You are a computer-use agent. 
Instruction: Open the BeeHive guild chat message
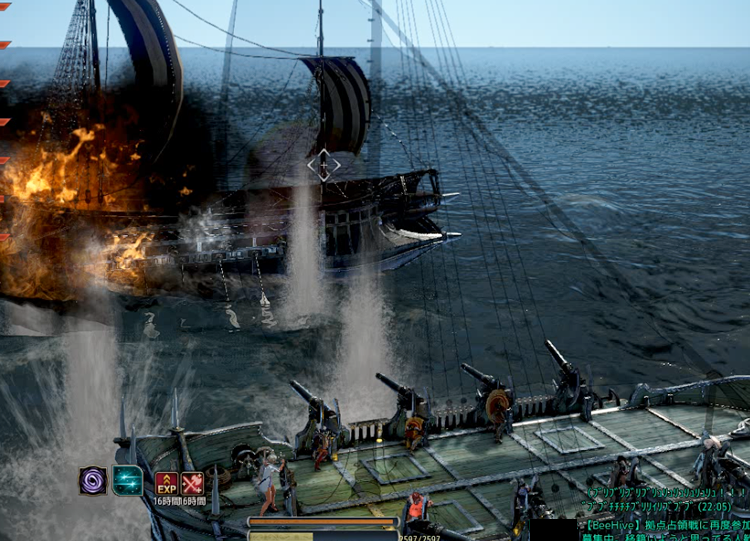click(x=665, y=523)
